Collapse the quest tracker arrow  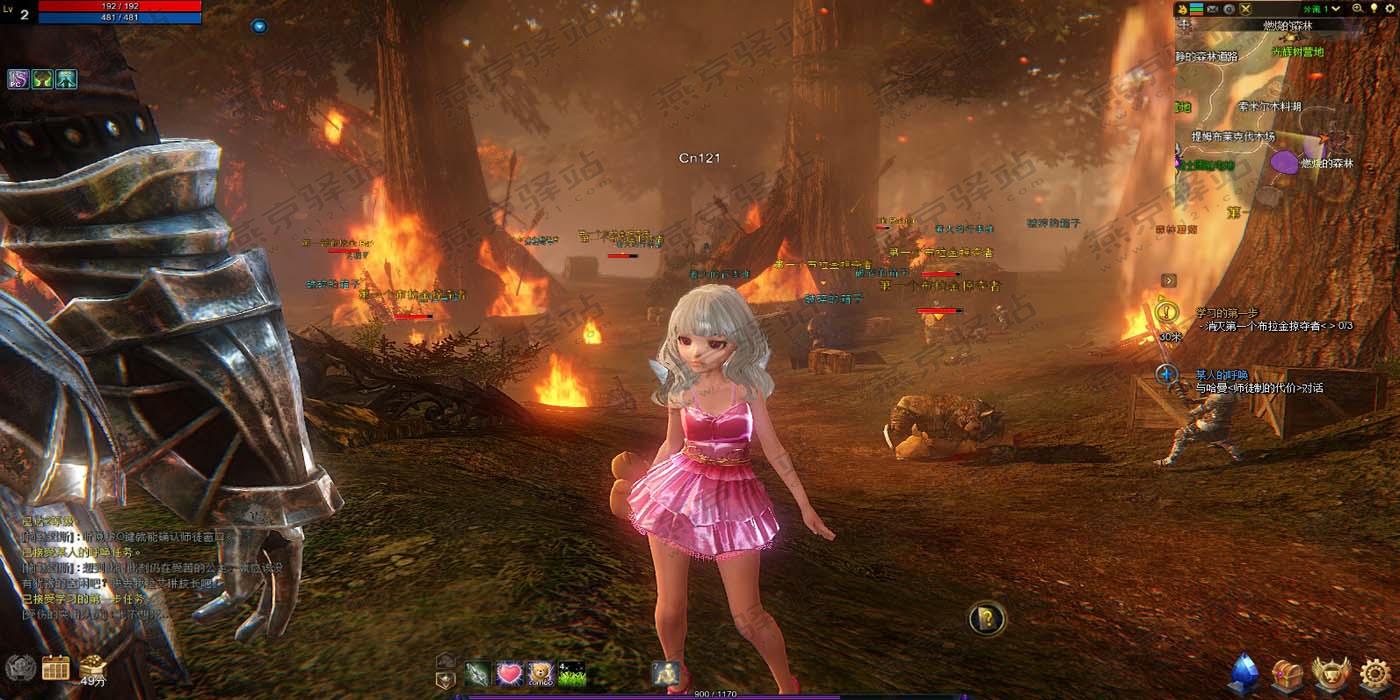click(1168, 281)
